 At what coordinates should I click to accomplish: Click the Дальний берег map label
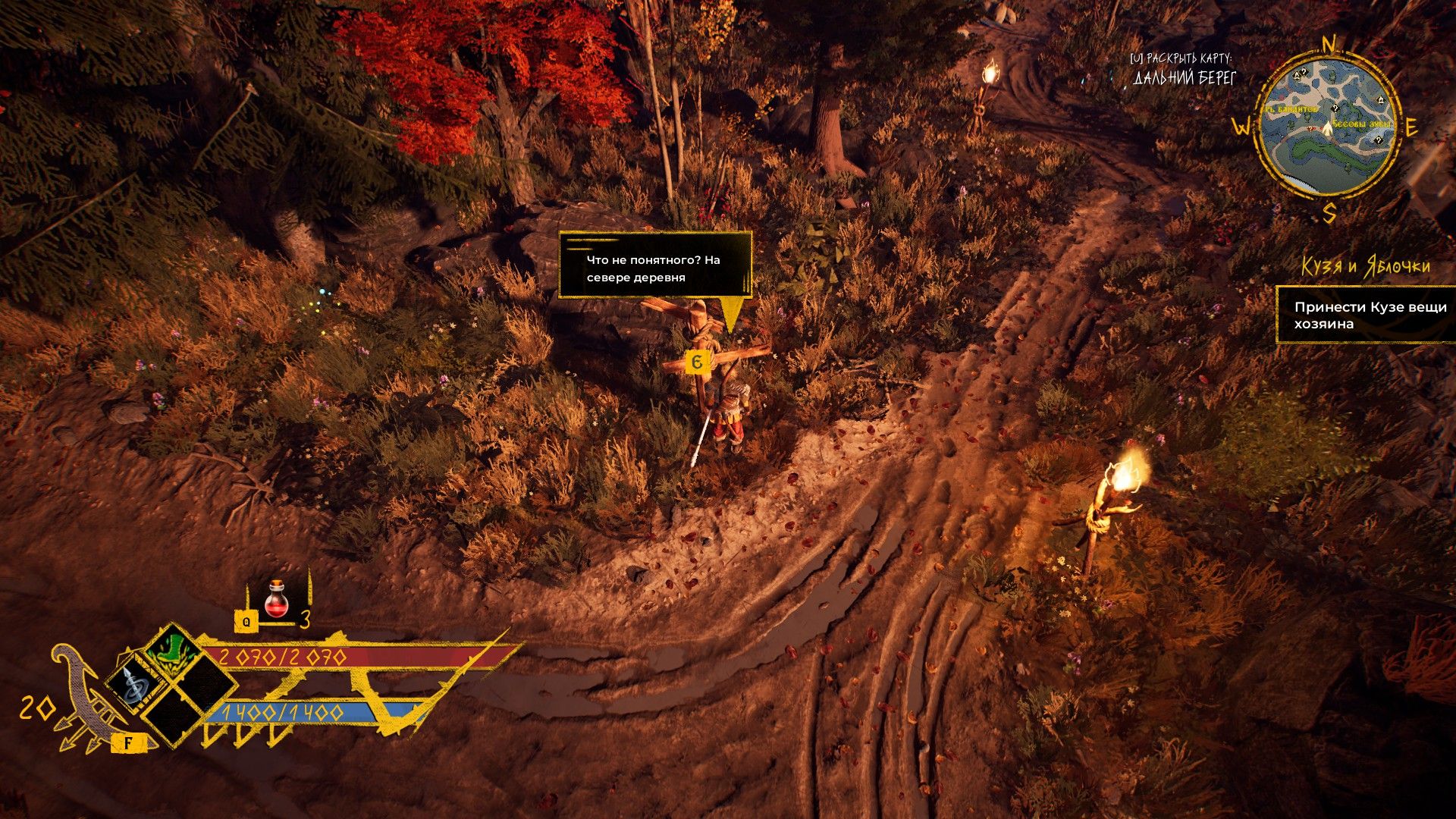tap(1185, 78)
